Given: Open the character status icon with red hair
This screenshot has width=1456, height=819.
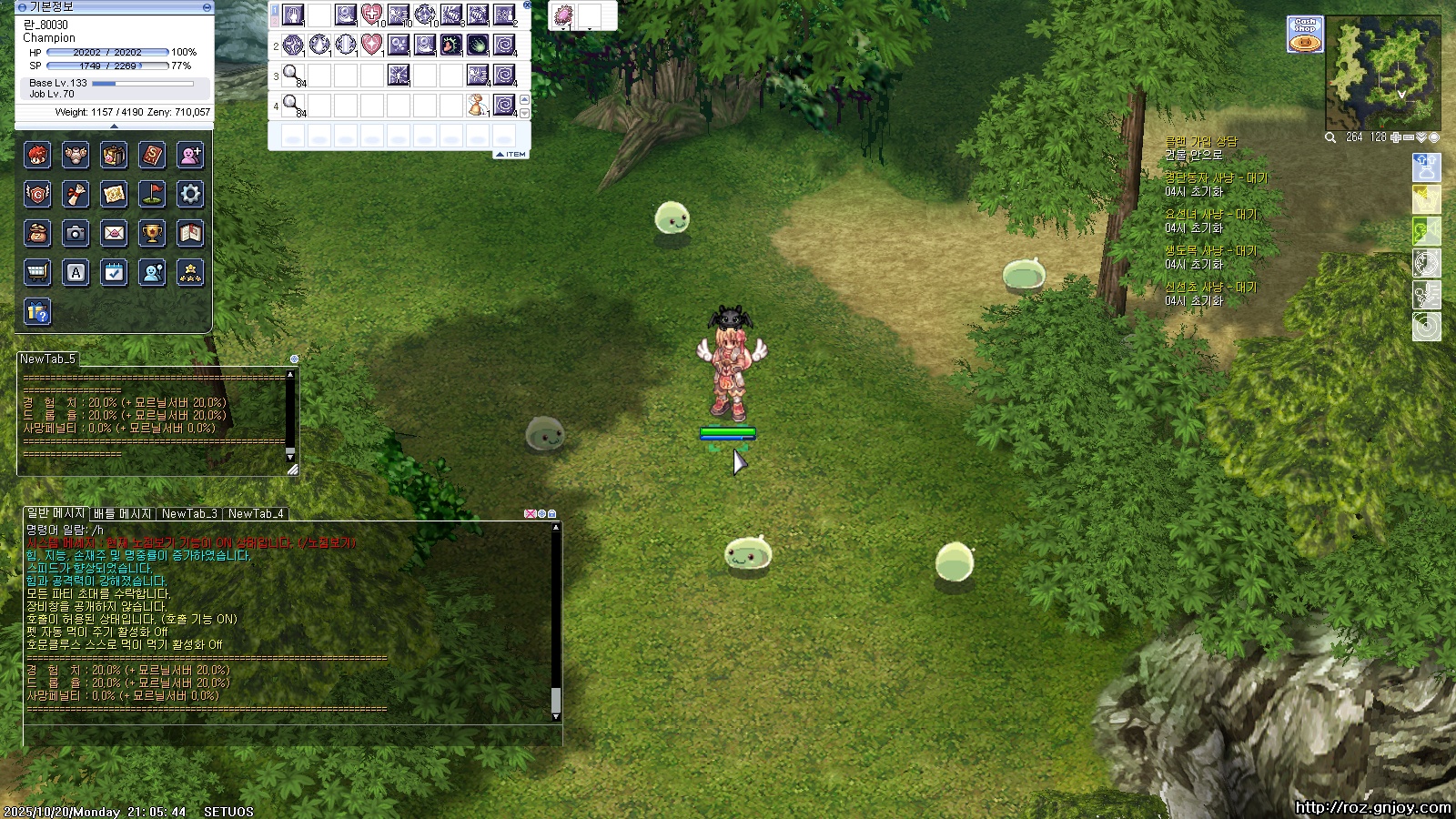Looking at the screenshot, I should click(x=37, y=156).
